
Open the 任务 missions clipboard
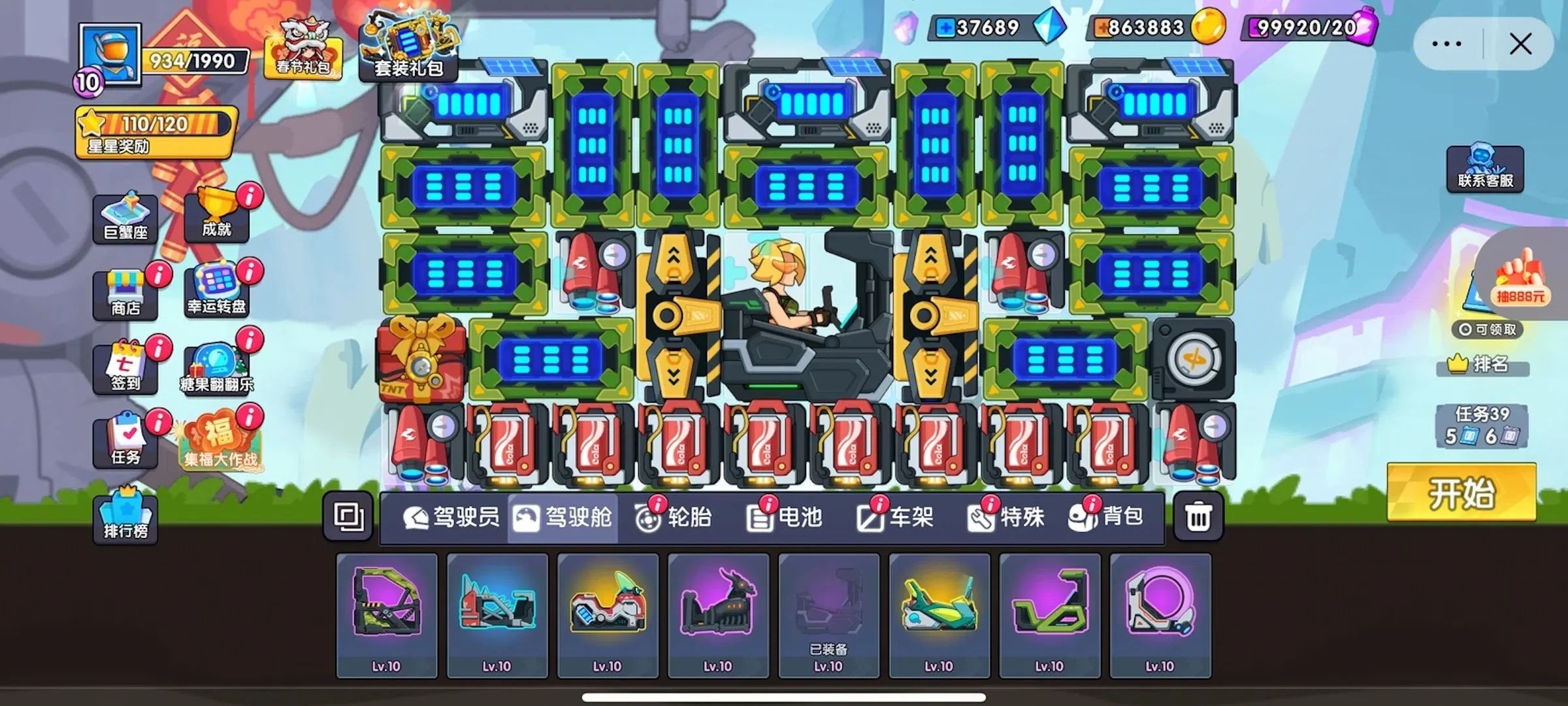[x=125, y=443]
